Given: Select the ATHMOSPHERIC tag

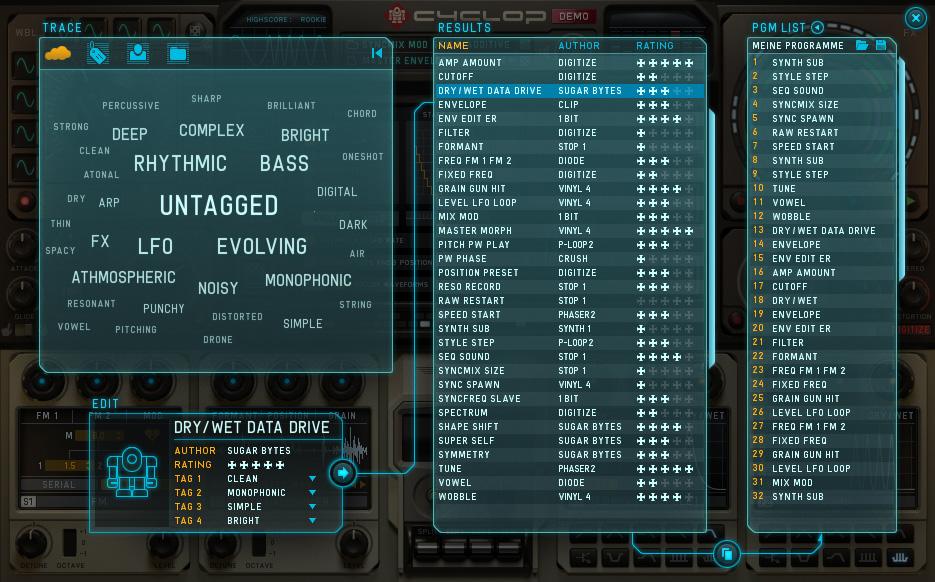Looking at the screenshot, I should click(123, 278).
